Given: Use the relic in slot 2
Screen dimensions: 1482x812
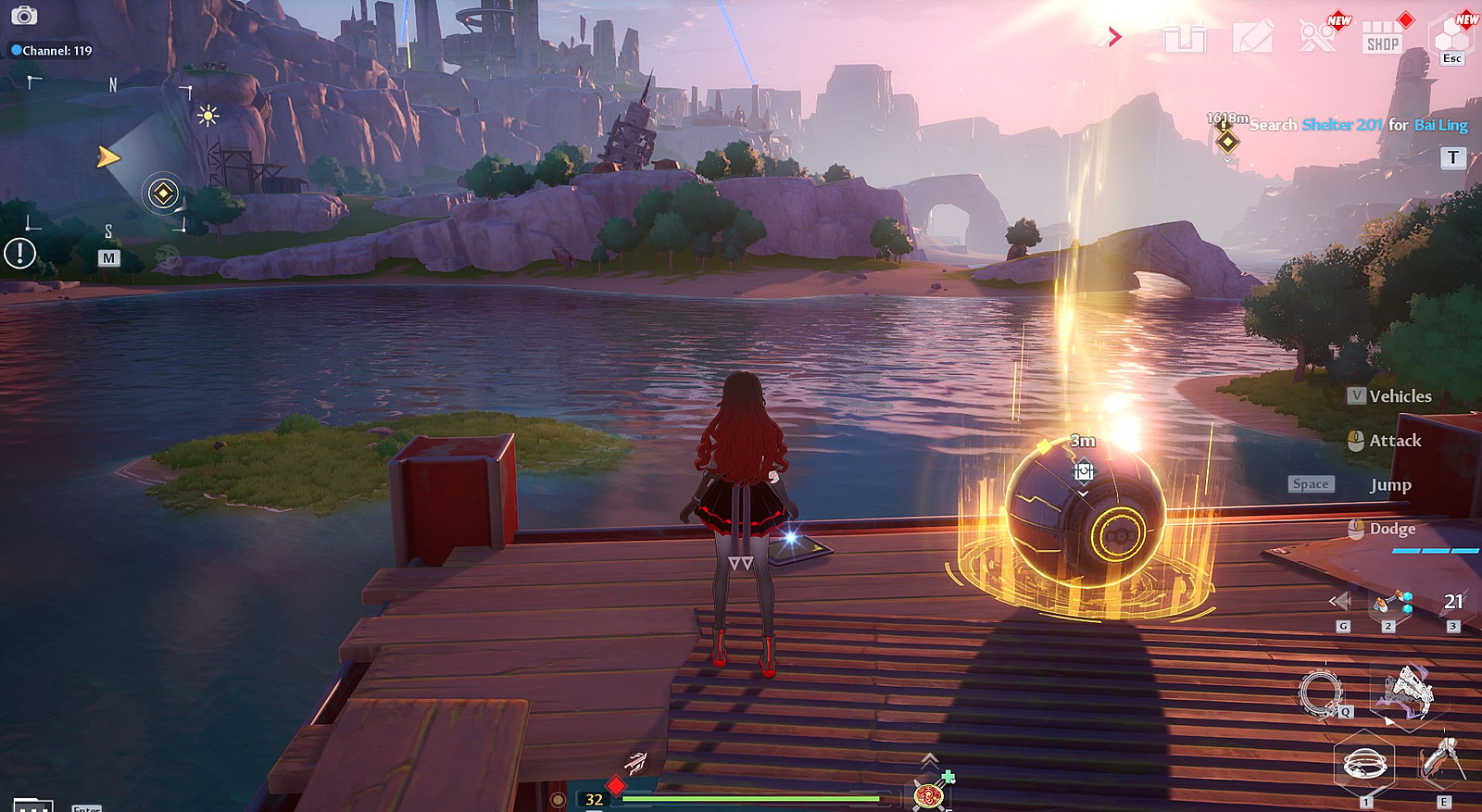Looking at the screenshot, I should (x=1391, y=604).
